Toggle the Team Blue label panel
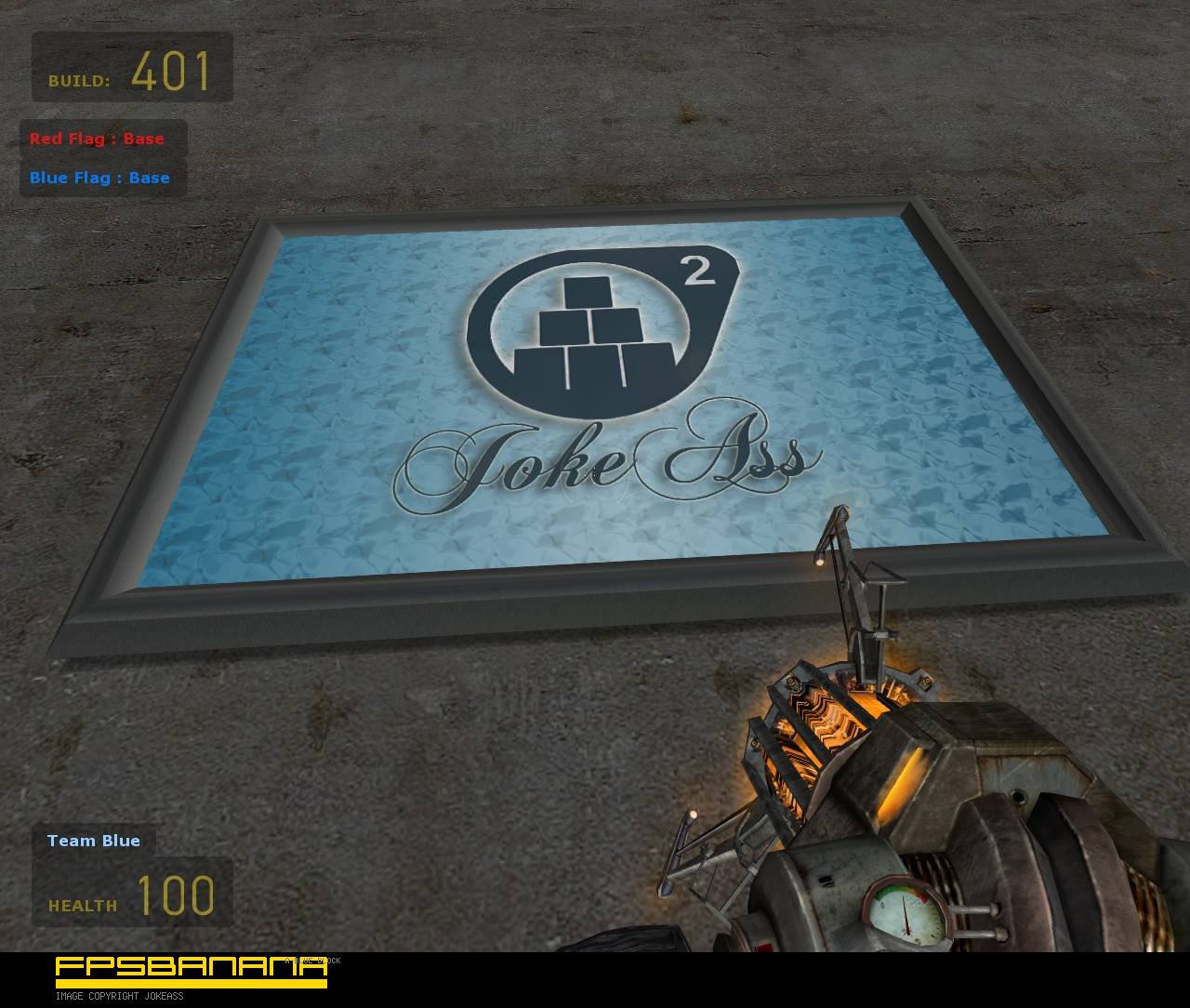This screenshot has height=1008, width=1190. point(93,841)
